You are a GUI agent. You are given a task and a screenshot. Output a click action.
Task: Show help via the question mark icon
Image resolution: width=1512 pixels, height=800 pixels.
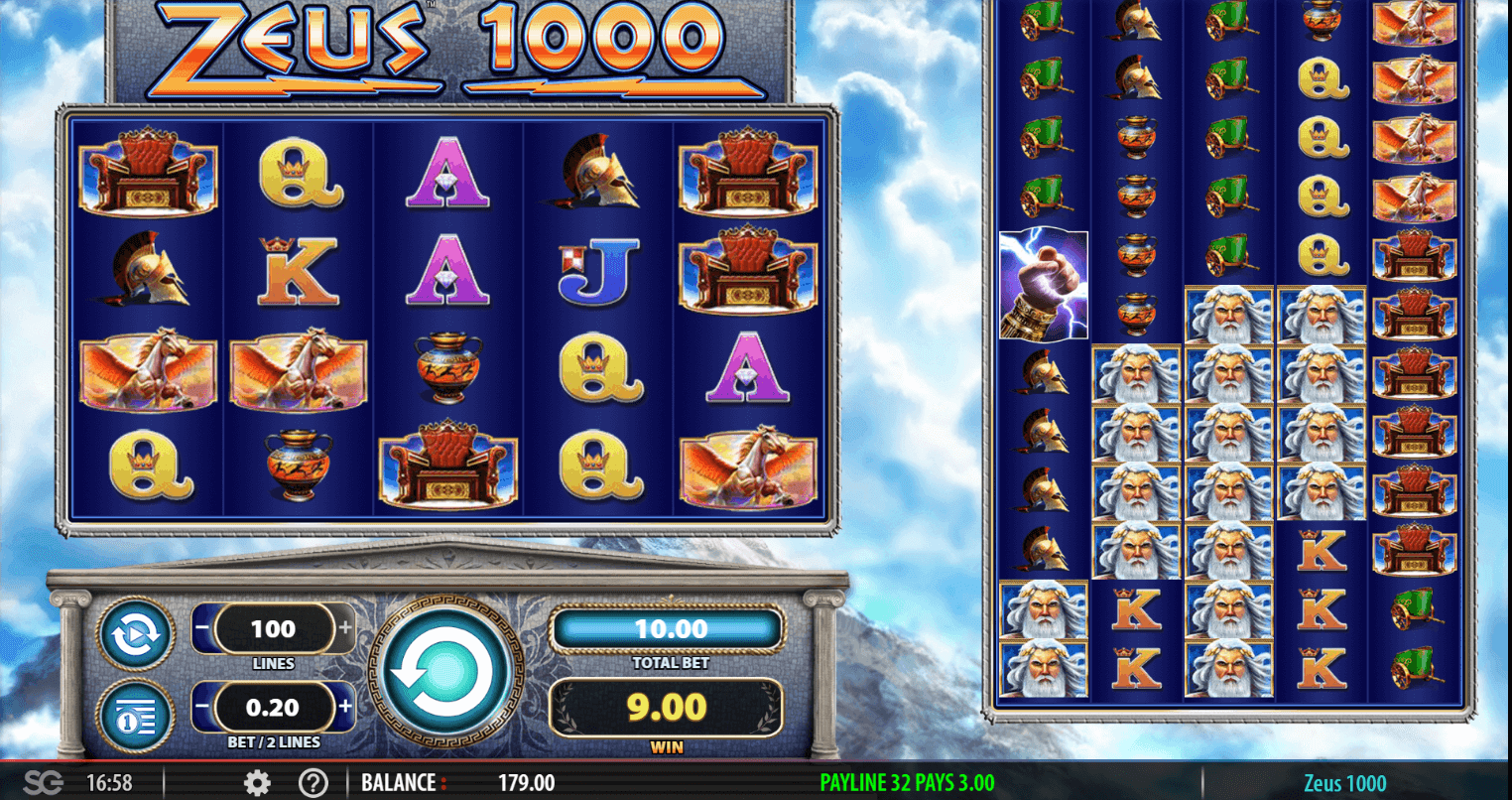tap(313, 783)
